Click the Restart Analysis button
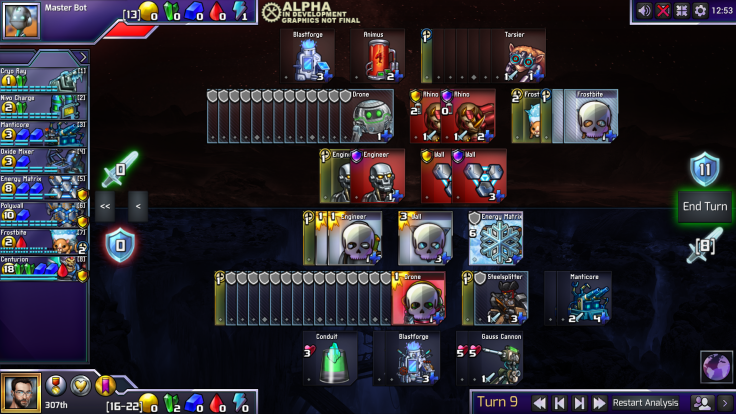Image resolution: width=736 pixels, height=414 pixels. point(645,402)
